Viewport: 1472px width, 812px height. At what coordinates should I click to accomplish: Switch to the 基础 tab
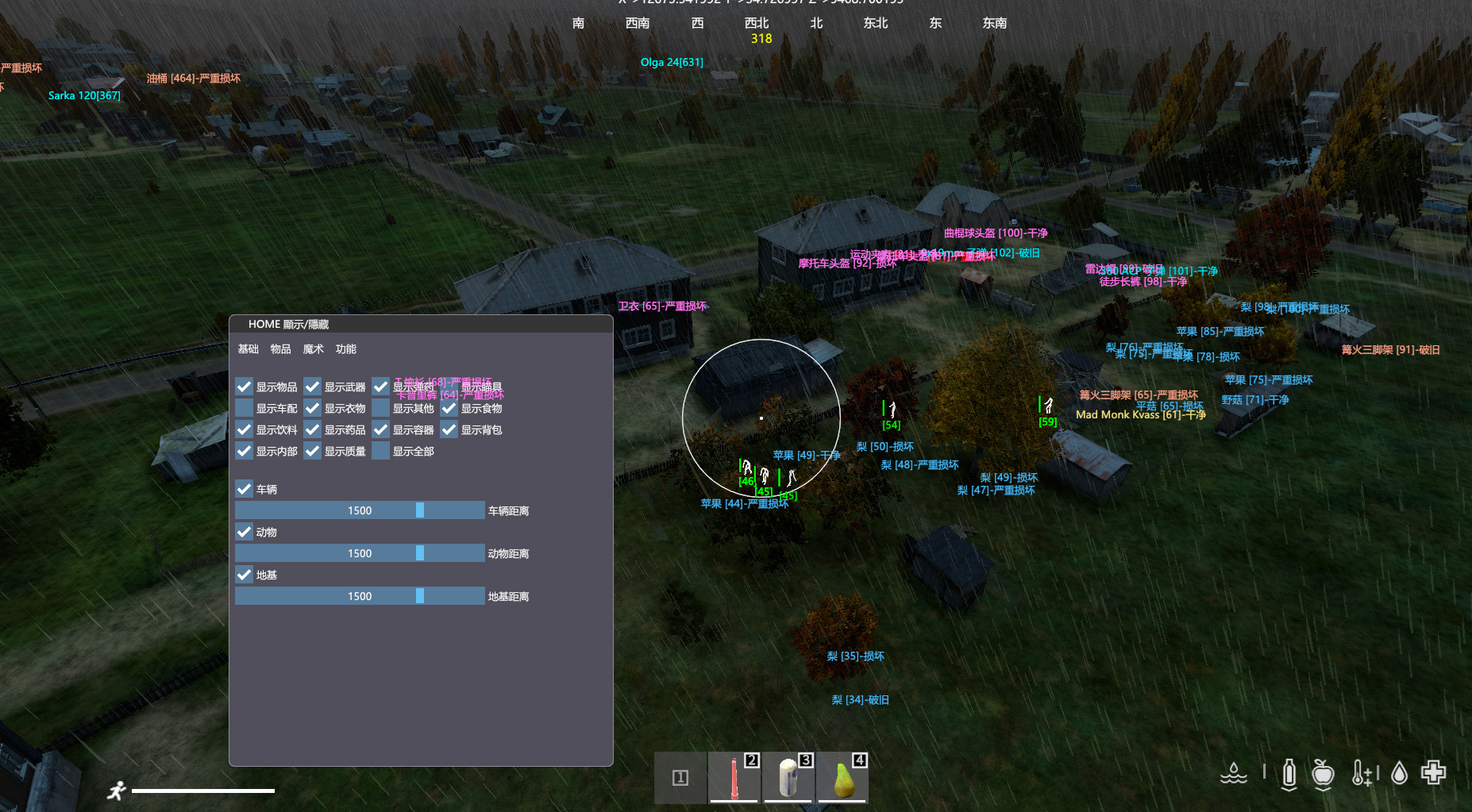pyautogui.click(x=249, y=349)
